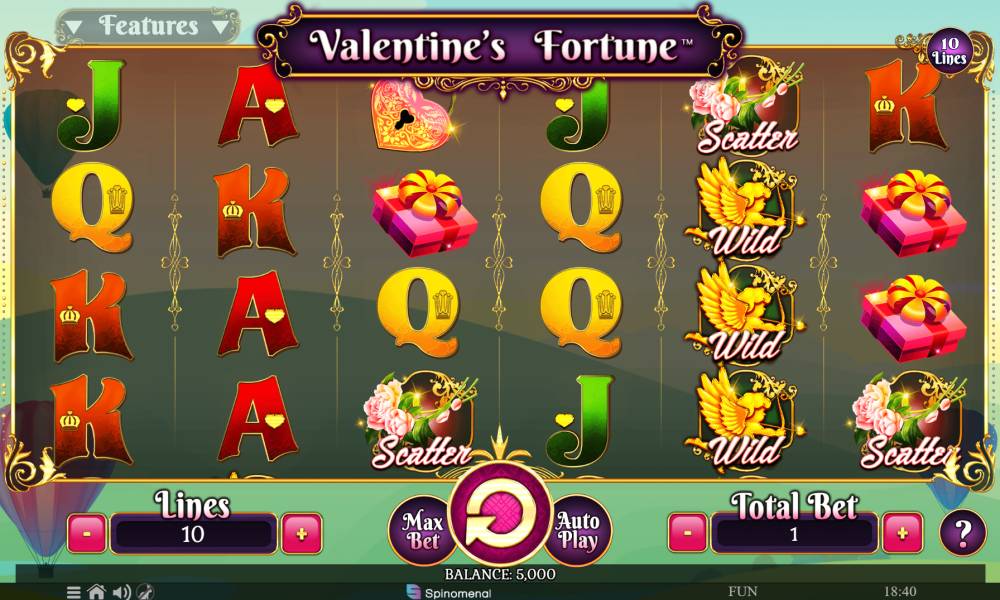This screenshot has height=600, width=1000.
Task: Activate Auto Play
Action: pos(578,532)
